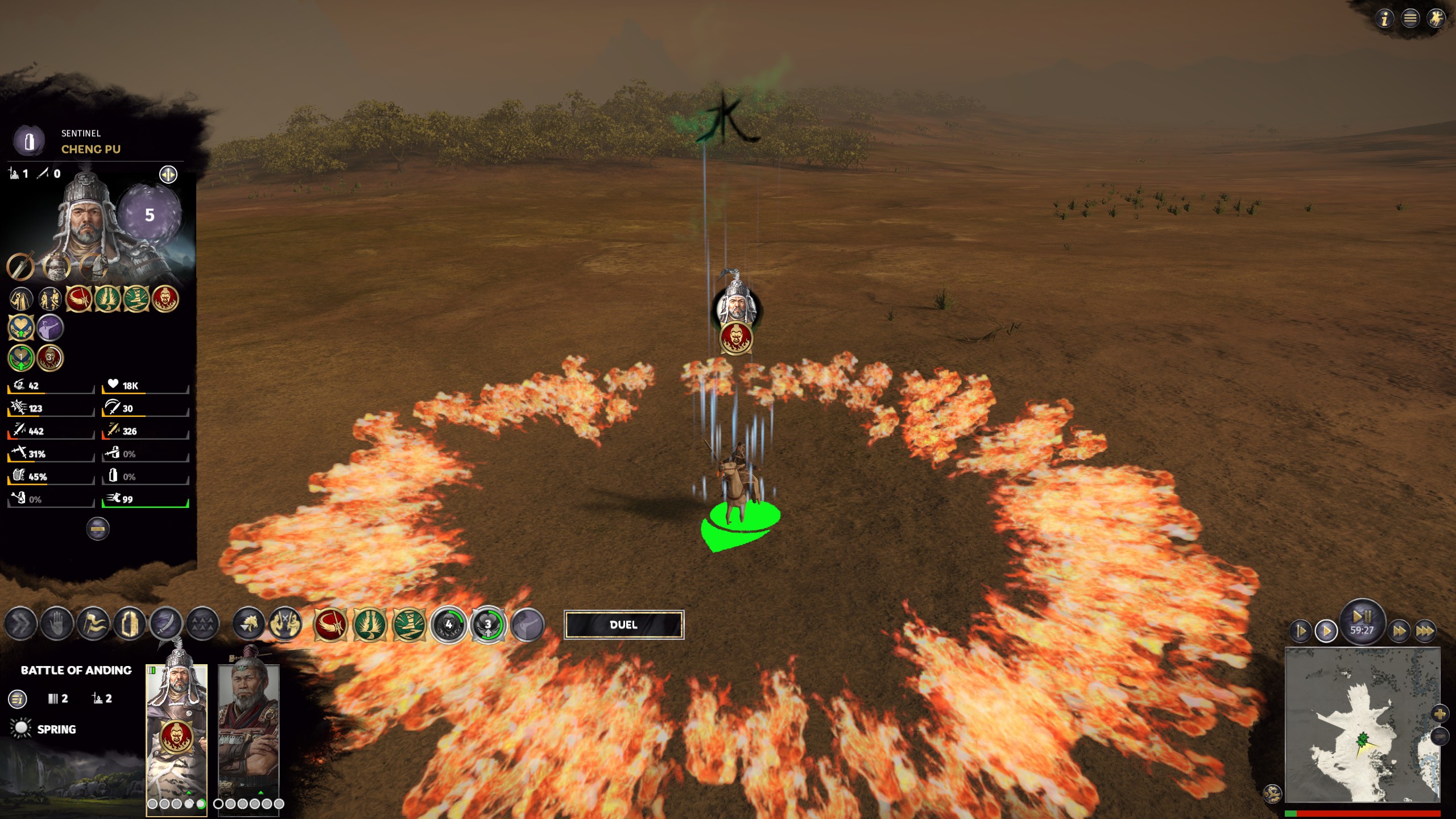Open the battle info list button
Image resolution: width=1456 pixels, height=819 pixels.
[18, 698]
